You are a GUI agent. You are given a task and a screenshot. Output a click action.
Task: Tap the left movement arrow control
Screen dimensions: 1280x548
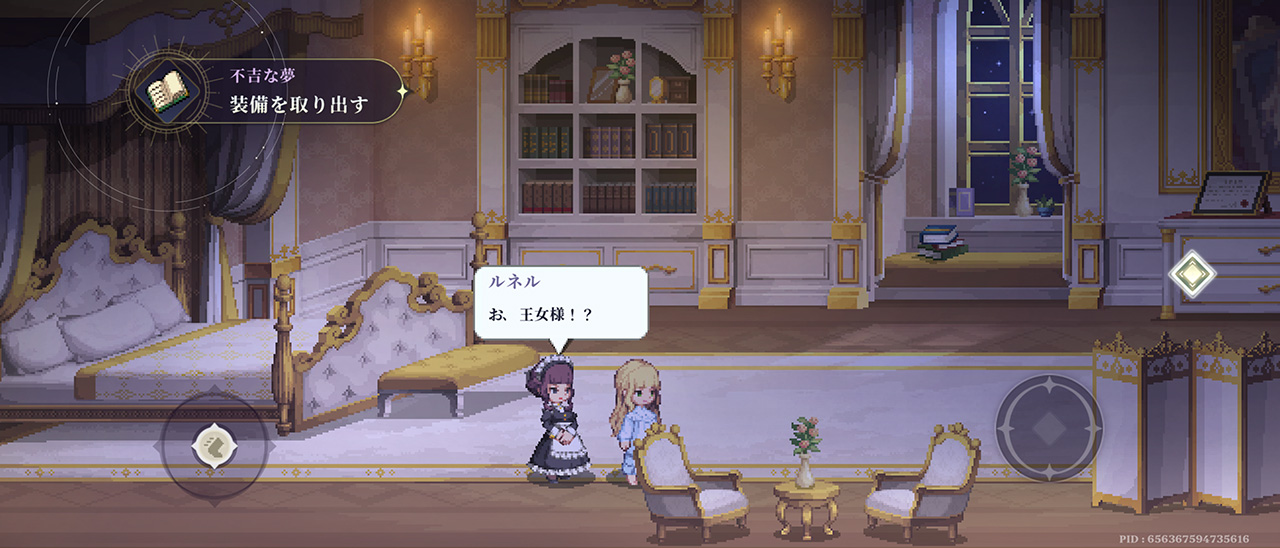(x=214, y=445)
